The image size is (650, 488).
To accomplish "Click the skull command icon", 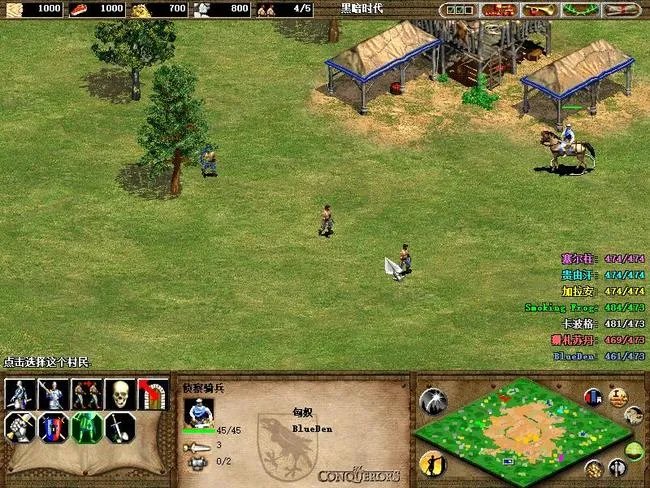I will point(120,395).
